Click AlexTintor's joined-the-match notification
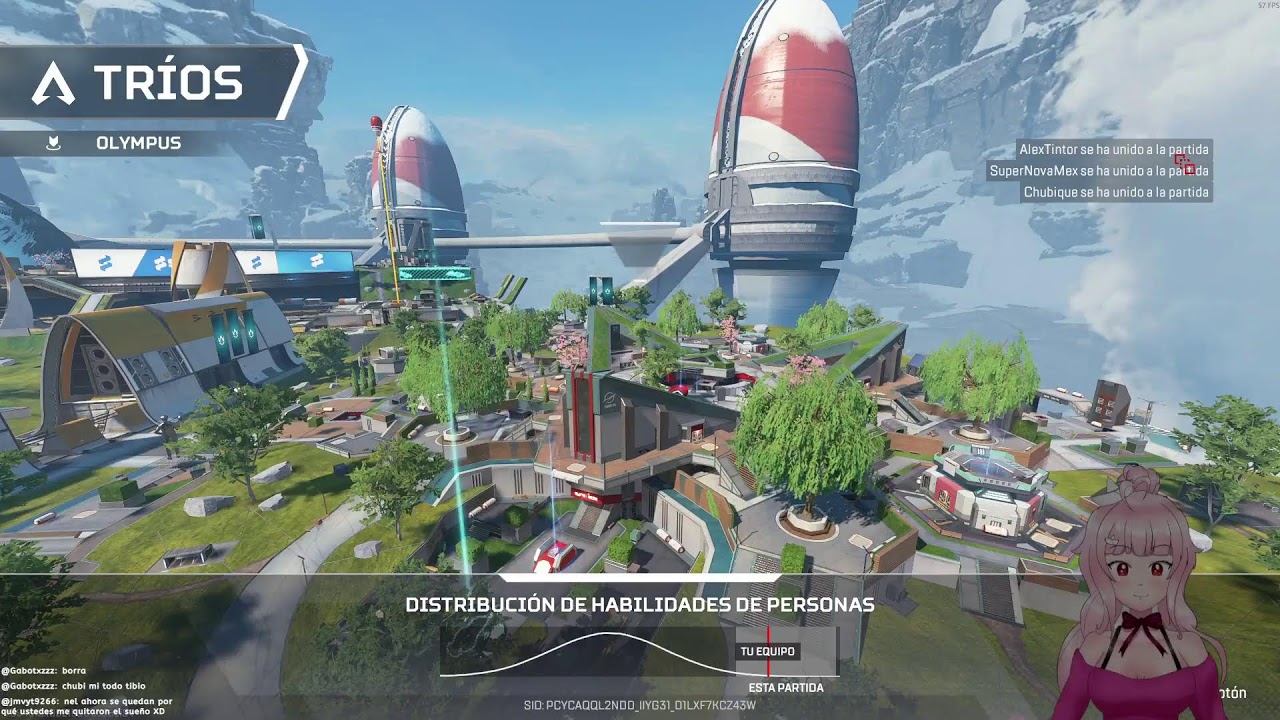The image size is (1280, 720). click(x=1113, y=149)
